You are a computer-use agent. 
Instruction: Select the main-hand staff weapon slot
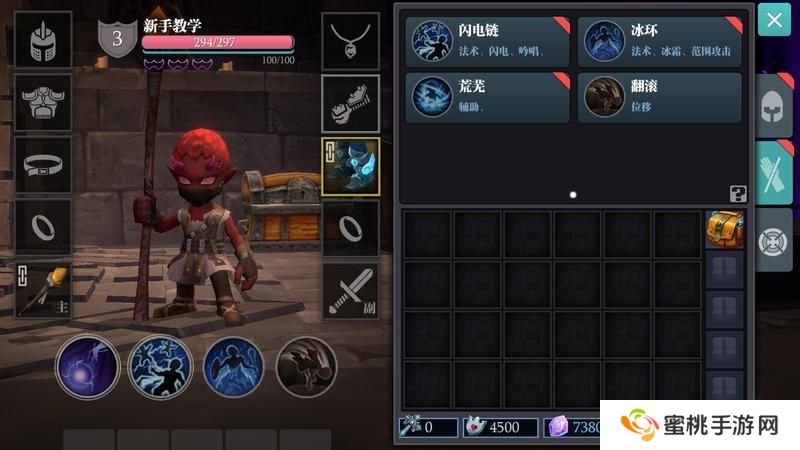click(x=43, y=289)
